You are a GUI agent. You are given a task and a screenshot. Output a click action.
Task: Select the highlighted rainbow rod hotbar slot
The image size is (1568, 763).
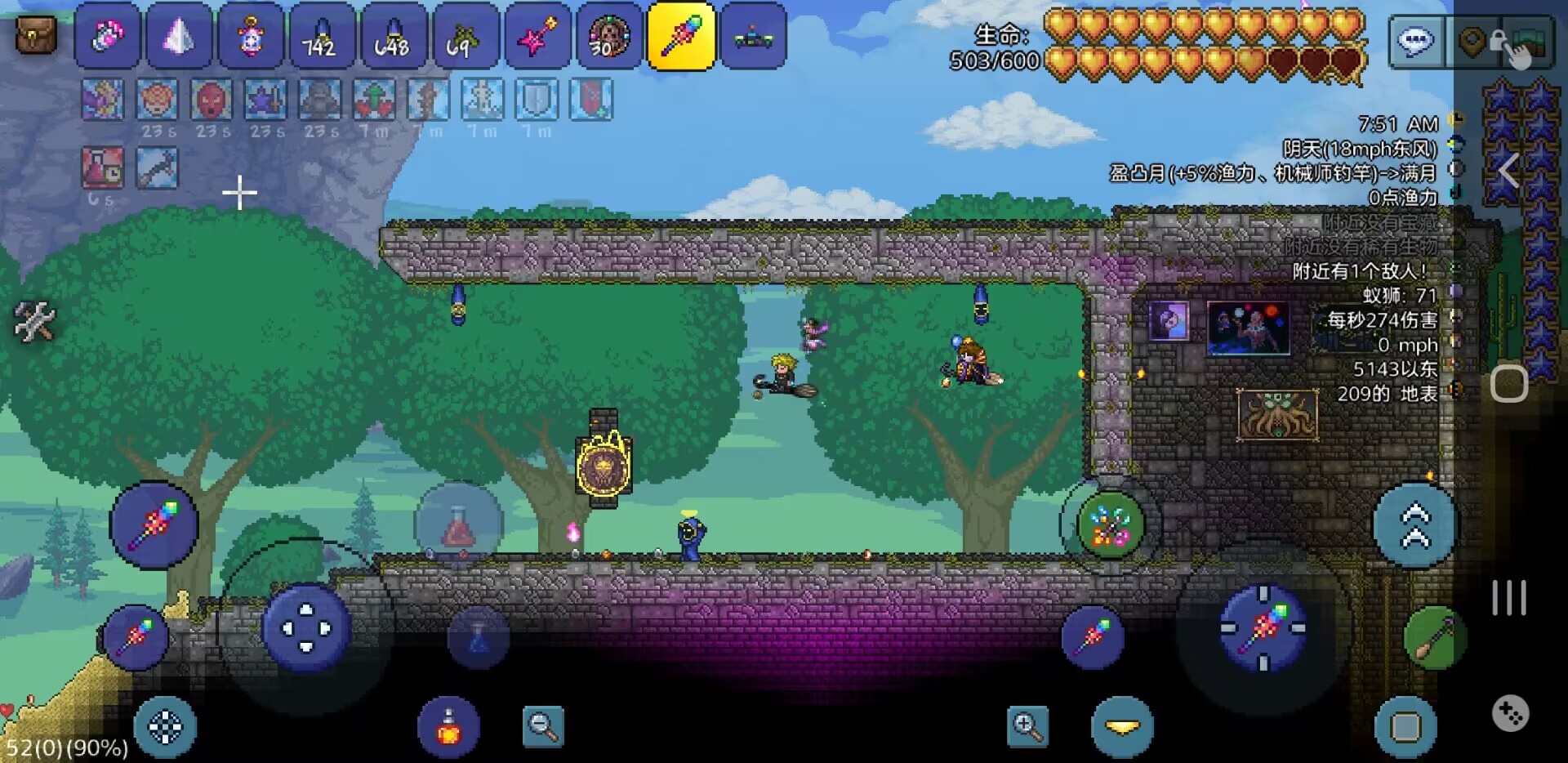[x=681, y=37]
